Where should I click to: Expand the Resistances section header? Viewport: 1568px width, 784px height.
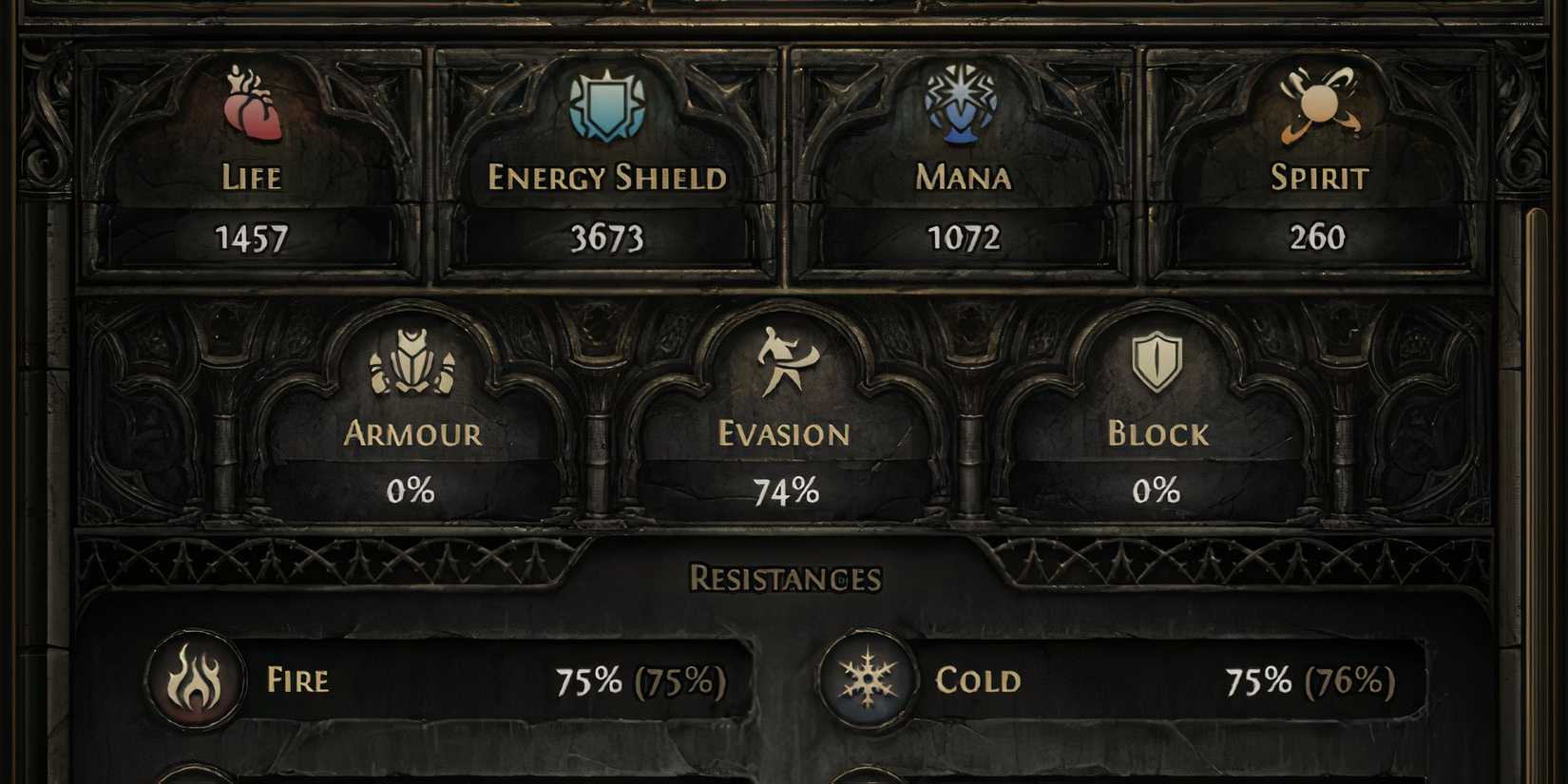[784, 575]
